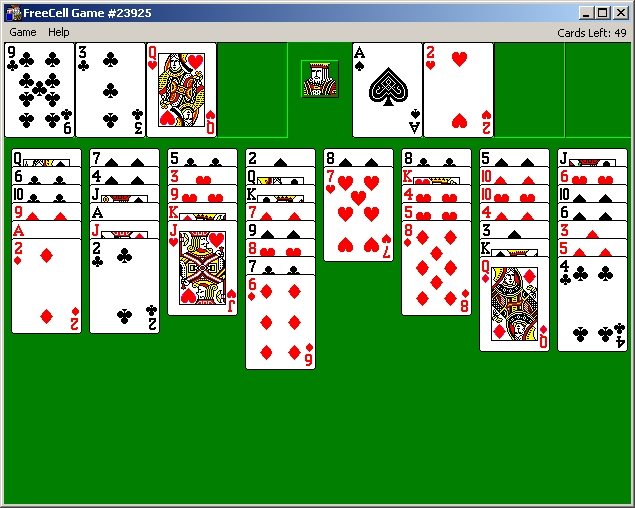This screenshot has height=508, width=635.
Task: Click the king icon between the cells
Action: coord(320,79)
